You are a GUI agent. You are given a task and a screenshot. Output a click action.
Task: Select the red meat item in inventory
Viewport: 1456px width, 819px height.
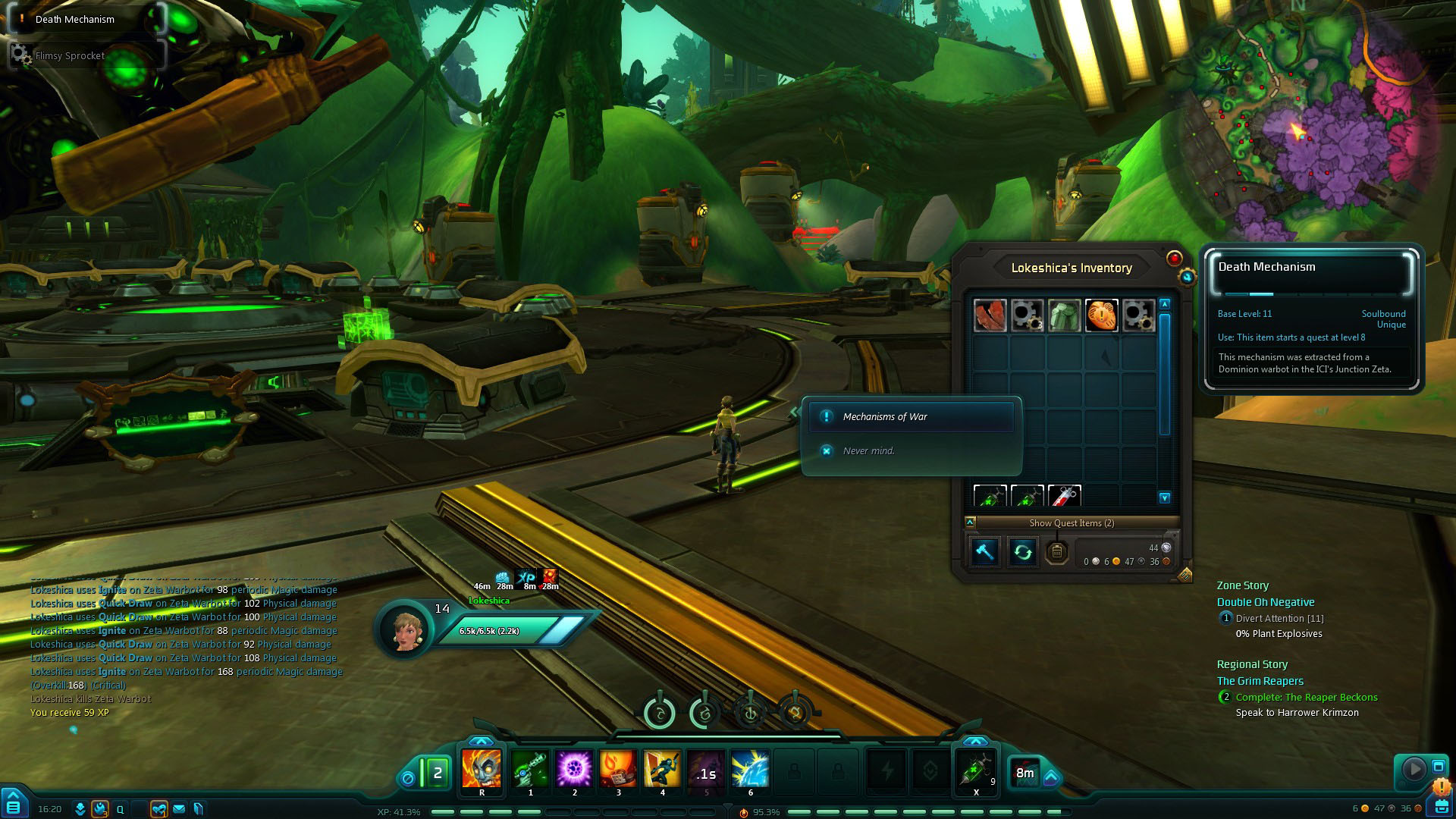(990, 315)
